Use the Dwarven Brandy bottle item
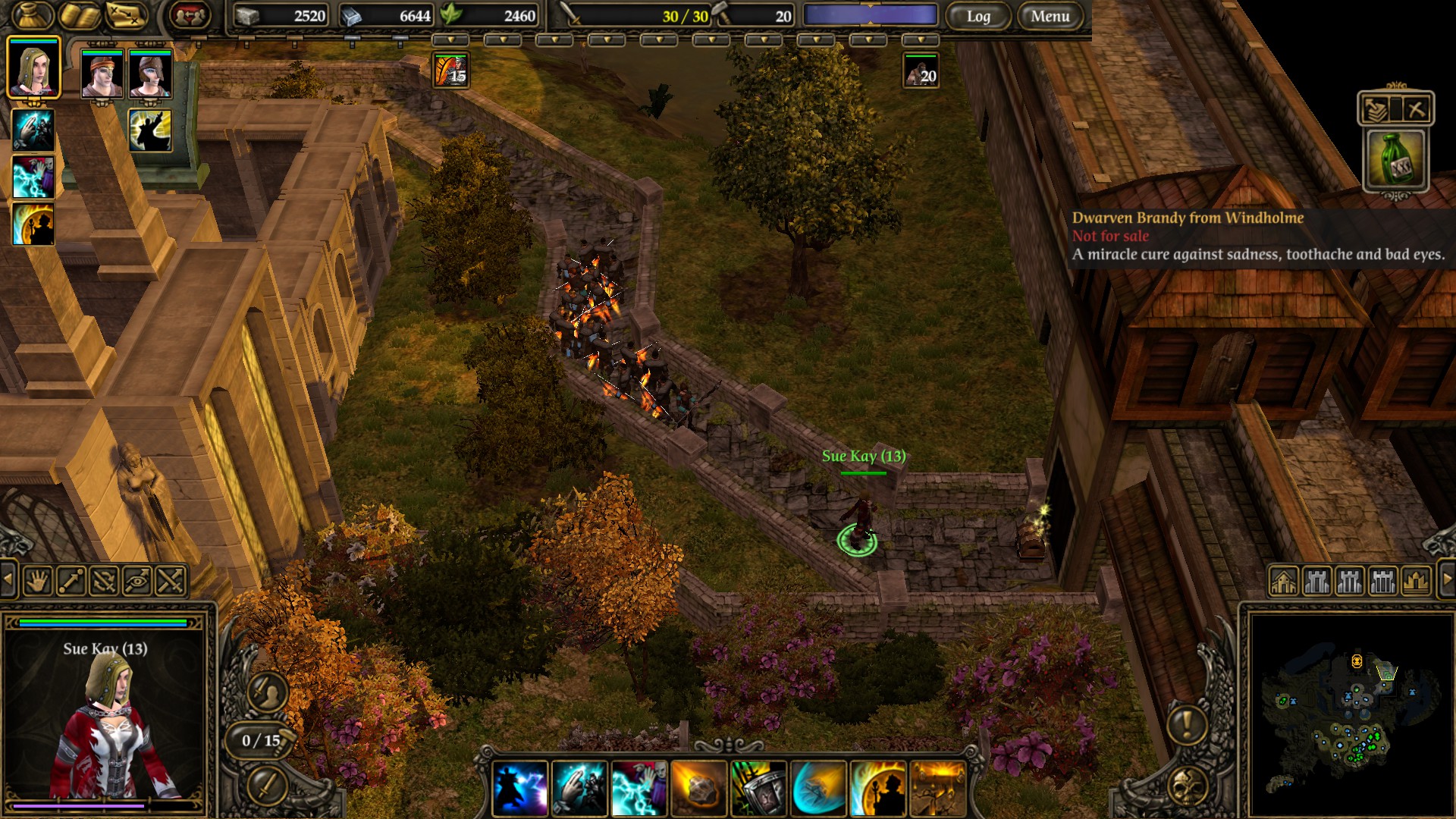 tap(1396, 159)
